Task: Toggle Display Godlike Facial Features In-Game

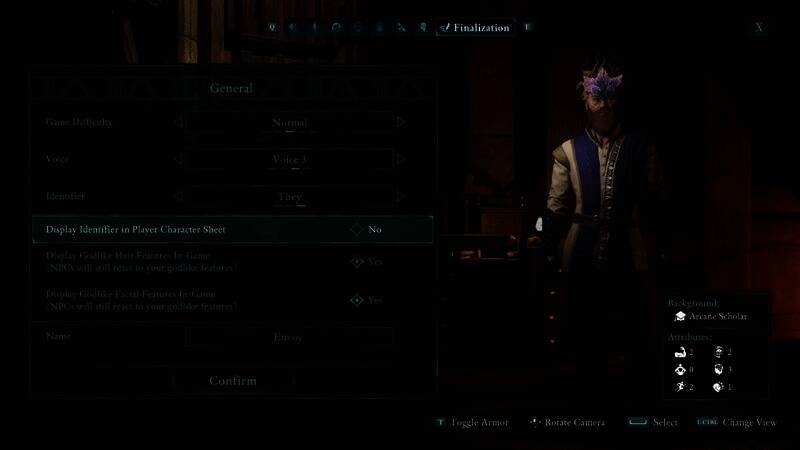Action: [x=357, y=300]
